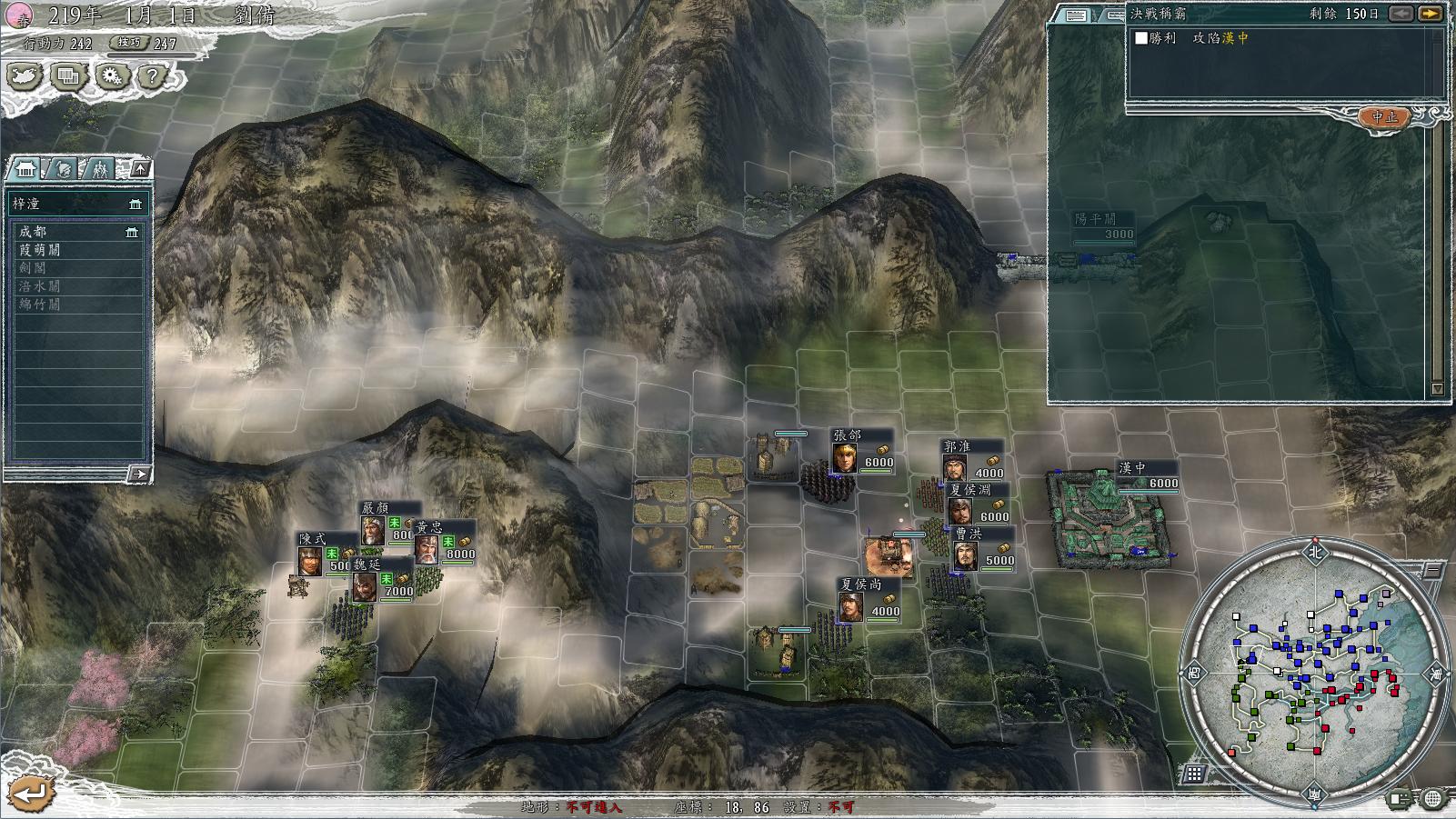
Task: Switch to the city building tab
Action: point(26,169)
